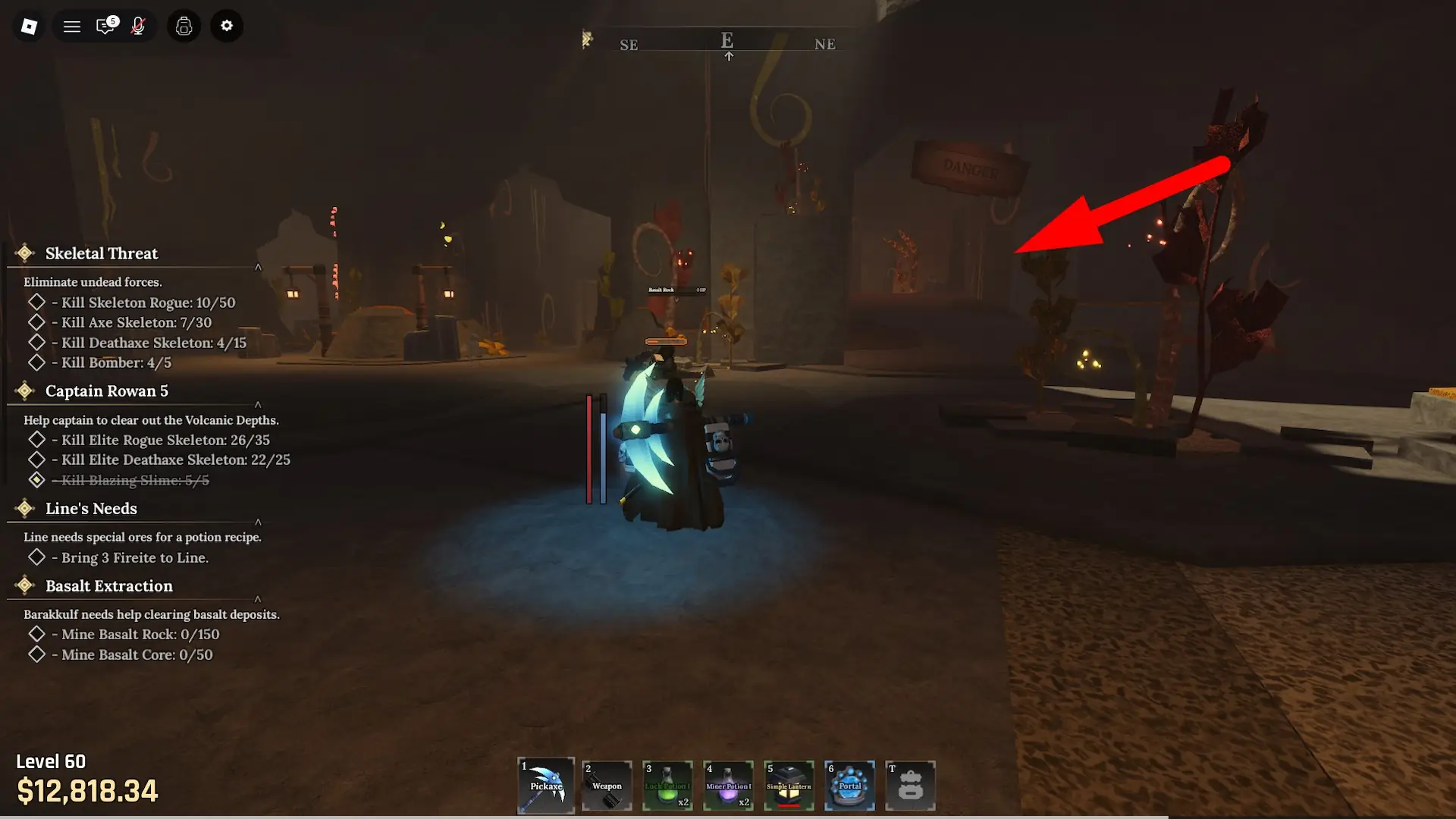The width and height of the screenshot is (1456, 819).
Task: Select the Pickaxe in hotbar slot 1
Action: 545,786
